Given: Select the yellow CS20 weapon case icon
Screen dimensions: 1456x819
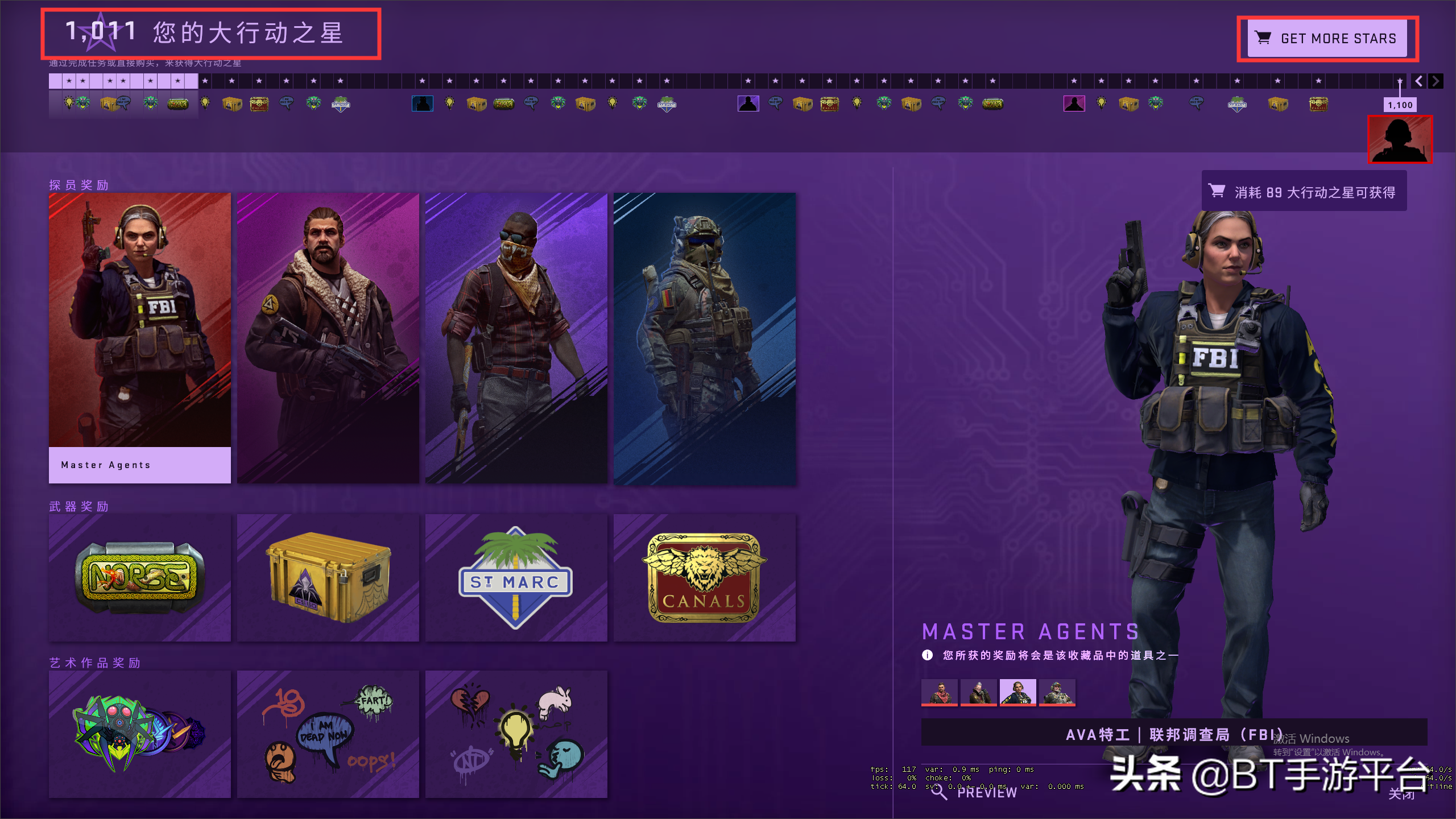Looking at the screenshot, I should point(328,577).
